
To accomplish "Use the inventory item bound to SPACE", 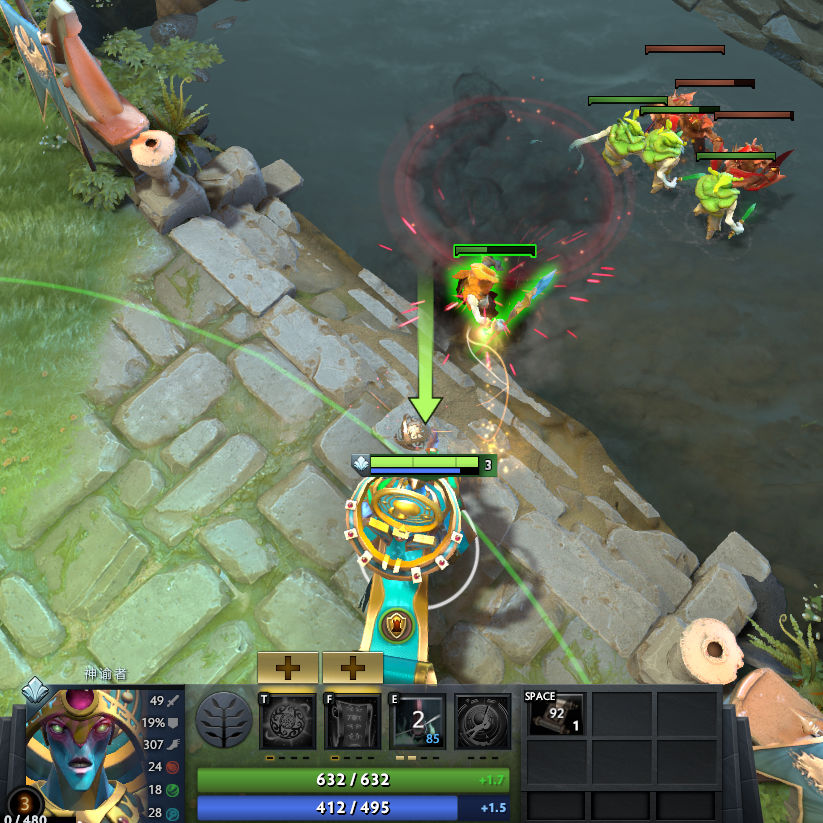I will 556,714.
